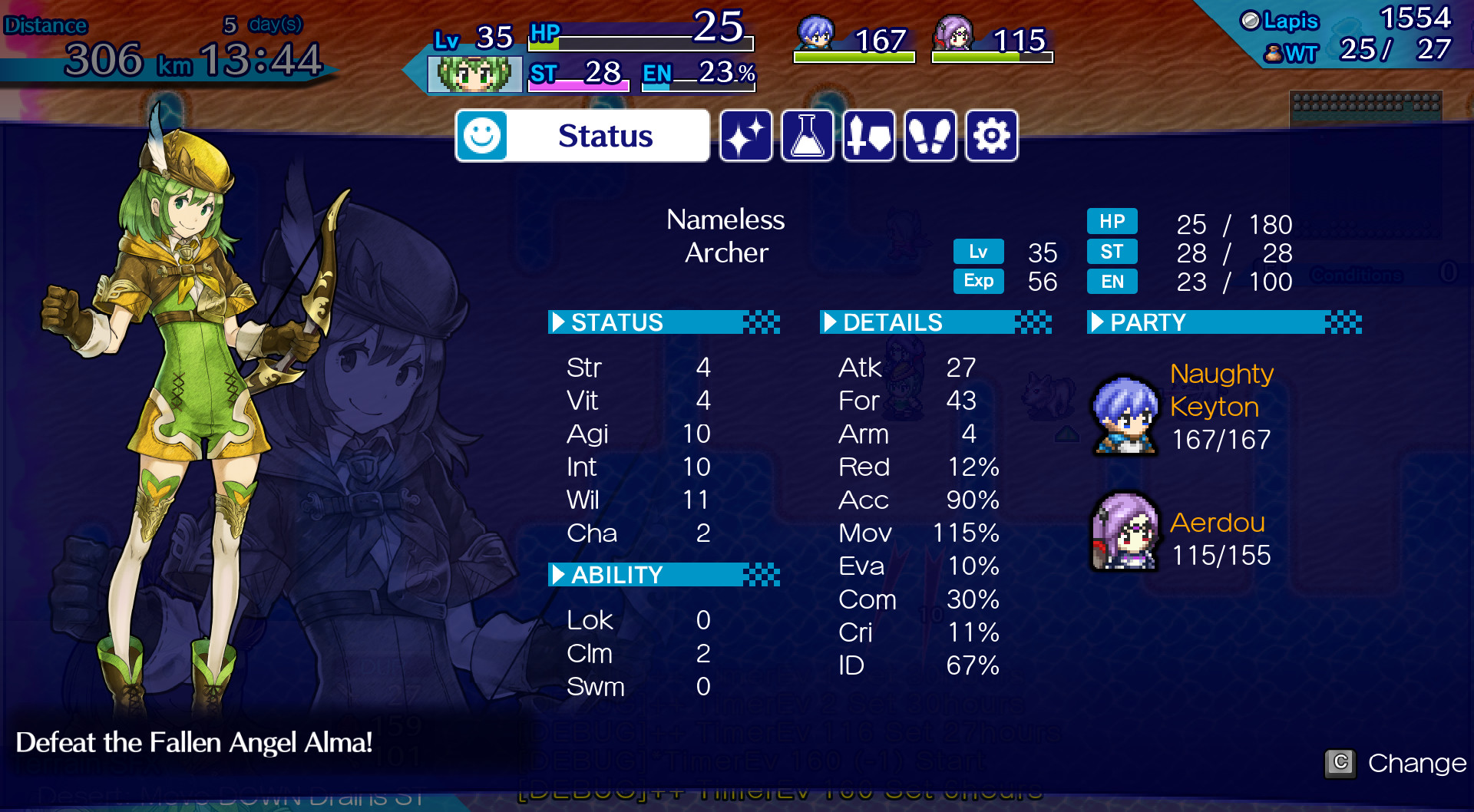
Task: Click the smiley face on the Status tab
Action: coord(481,135)
